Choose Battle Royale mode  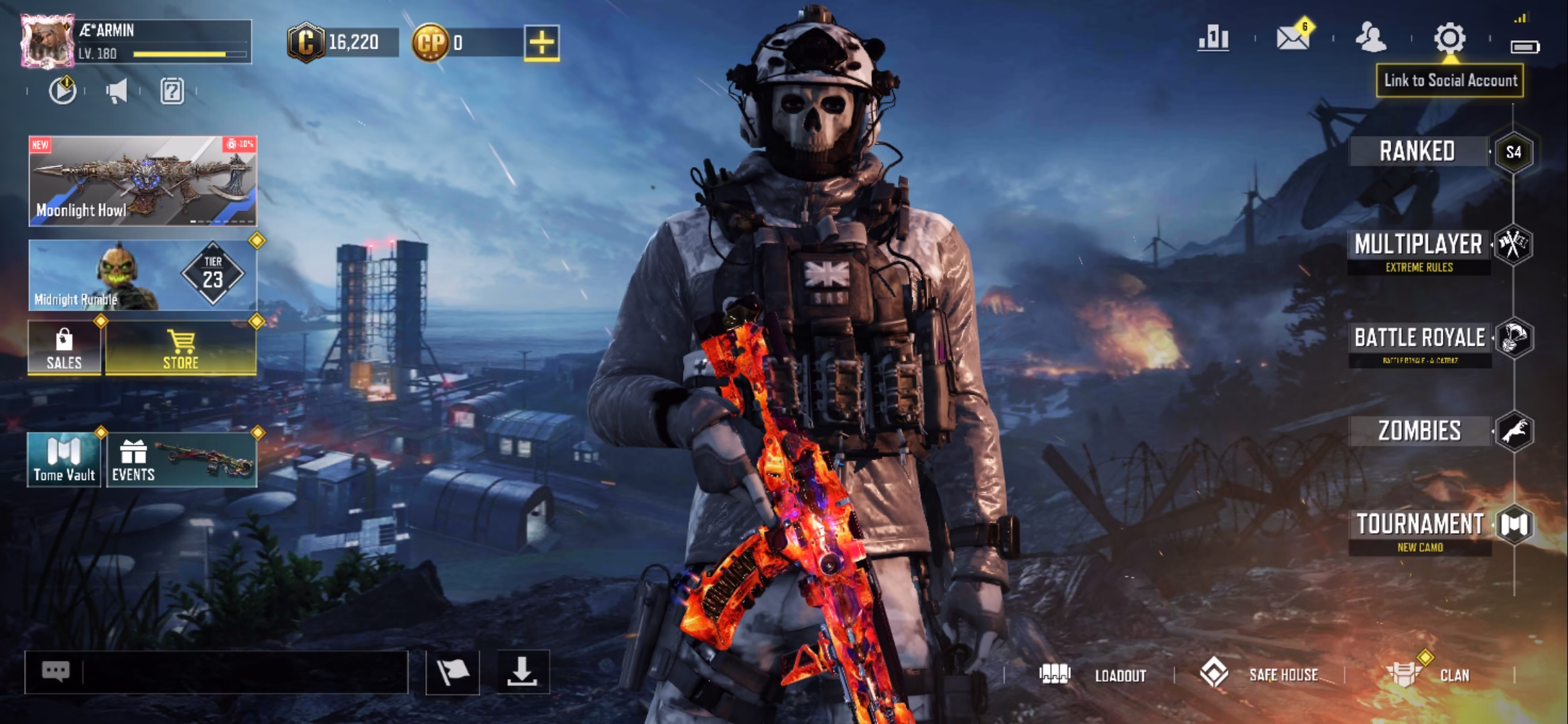tap(1420, 338)
